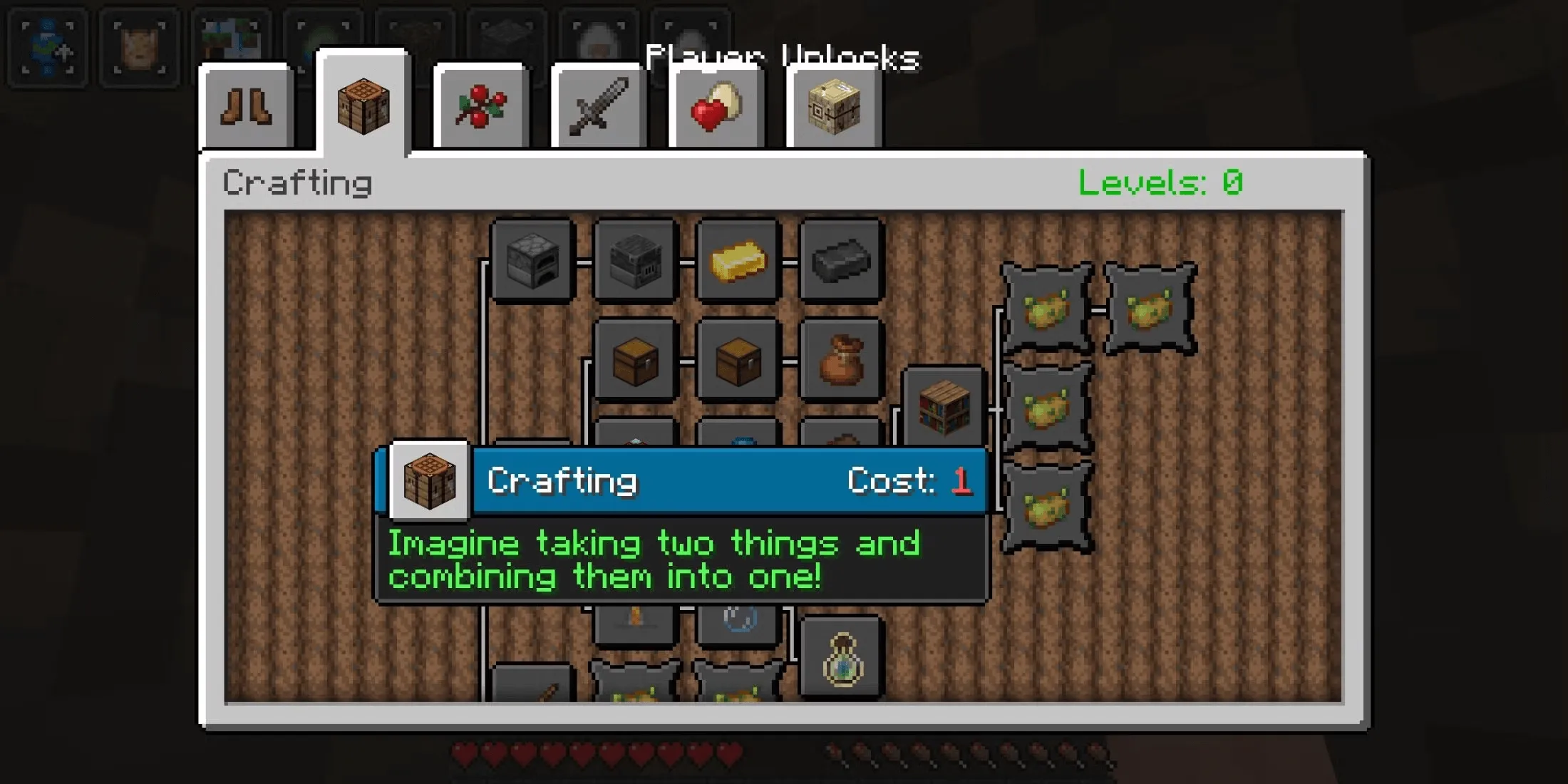The image size is (1568, 784).
Task: Unlock the Blast Furnace node
Action: pos(636,262)
